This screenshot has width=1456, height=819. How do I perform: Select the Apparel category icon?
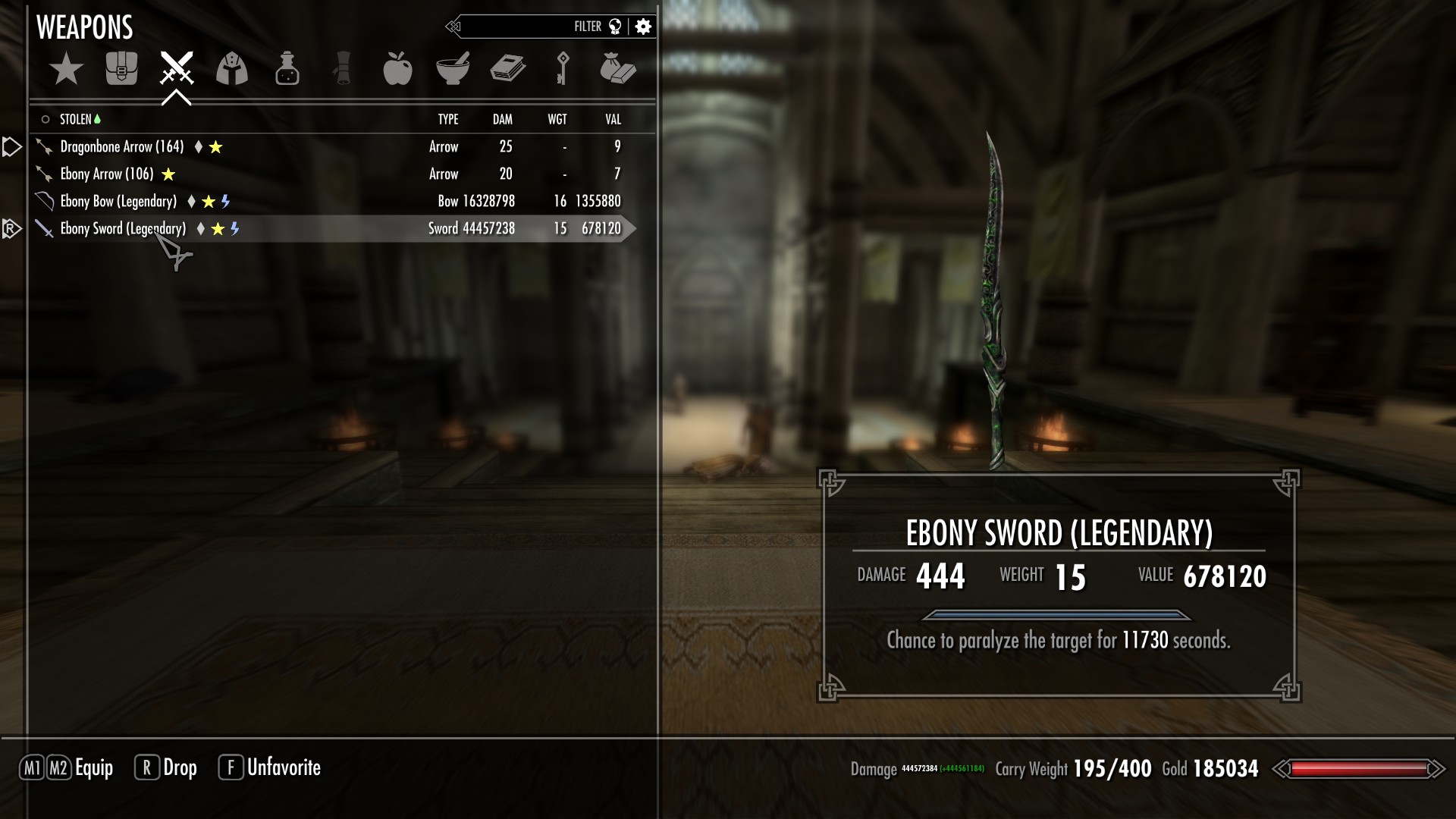point(232,69)
